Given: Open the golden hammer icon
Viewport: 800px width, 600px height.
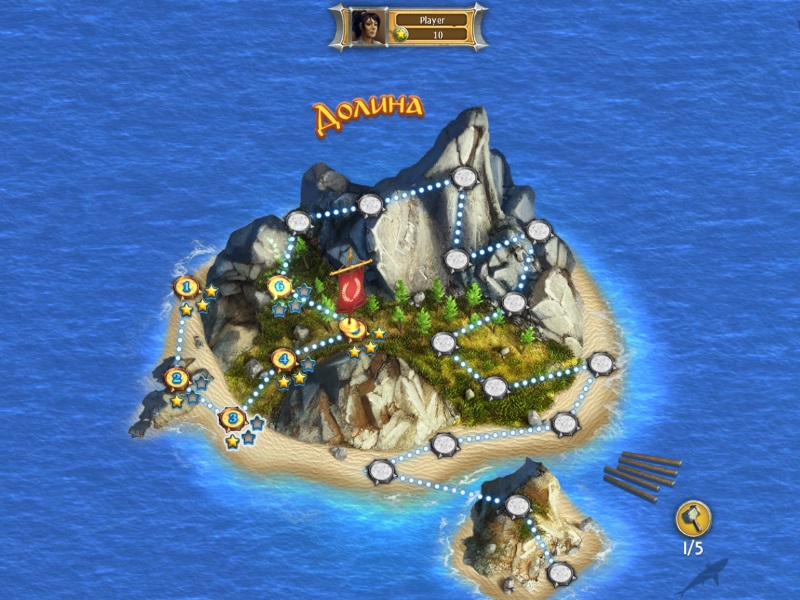Looking at the screenshot, I should [692, 517].
